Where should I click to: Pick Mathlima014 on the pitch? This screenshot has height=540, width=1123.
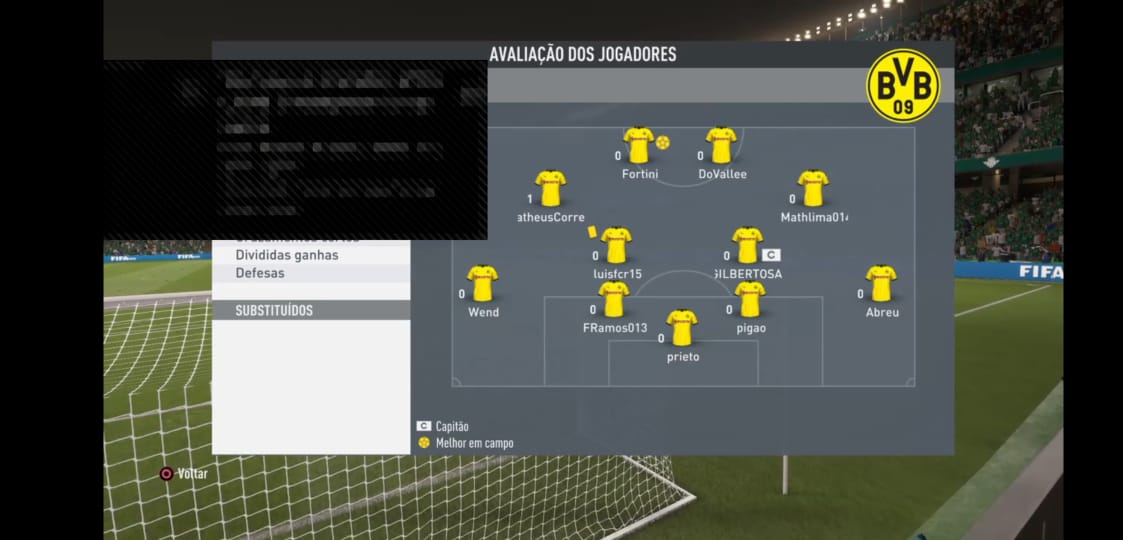point(813,188)
